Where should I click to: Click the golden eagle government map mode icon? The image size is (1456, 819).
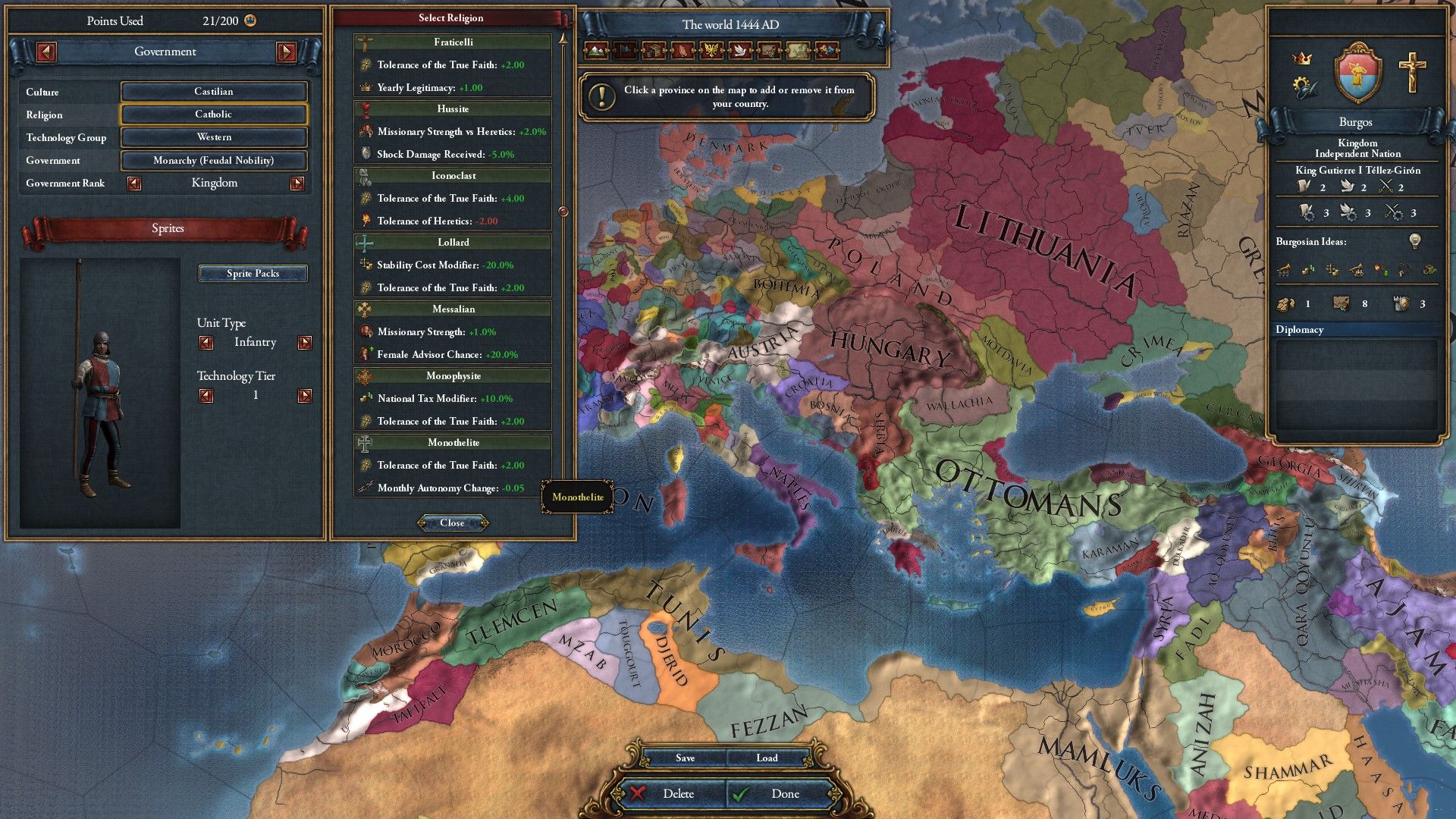[x=710, y=52]
